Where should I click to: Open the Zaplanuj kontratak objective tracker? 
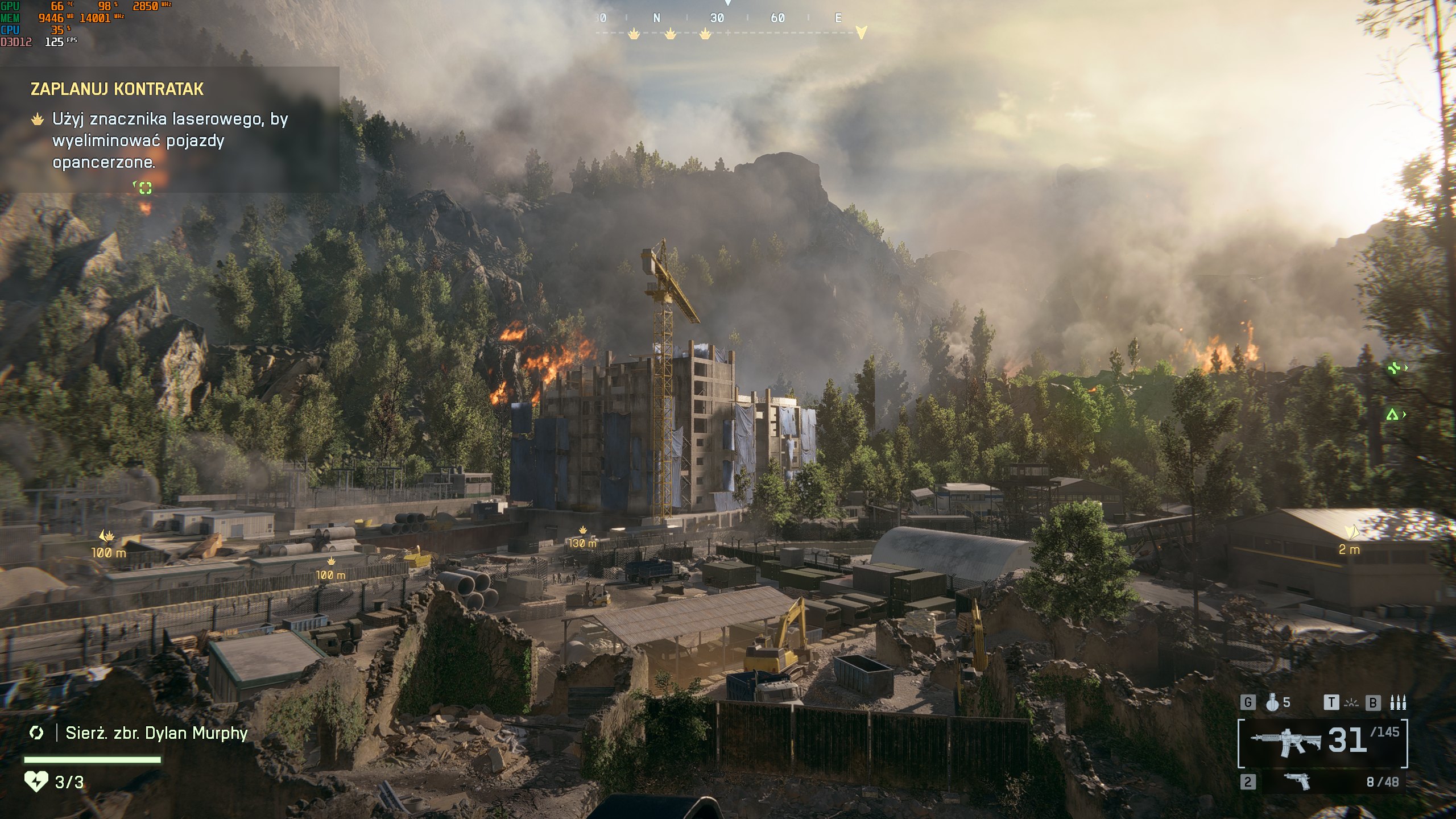[117, 89]
